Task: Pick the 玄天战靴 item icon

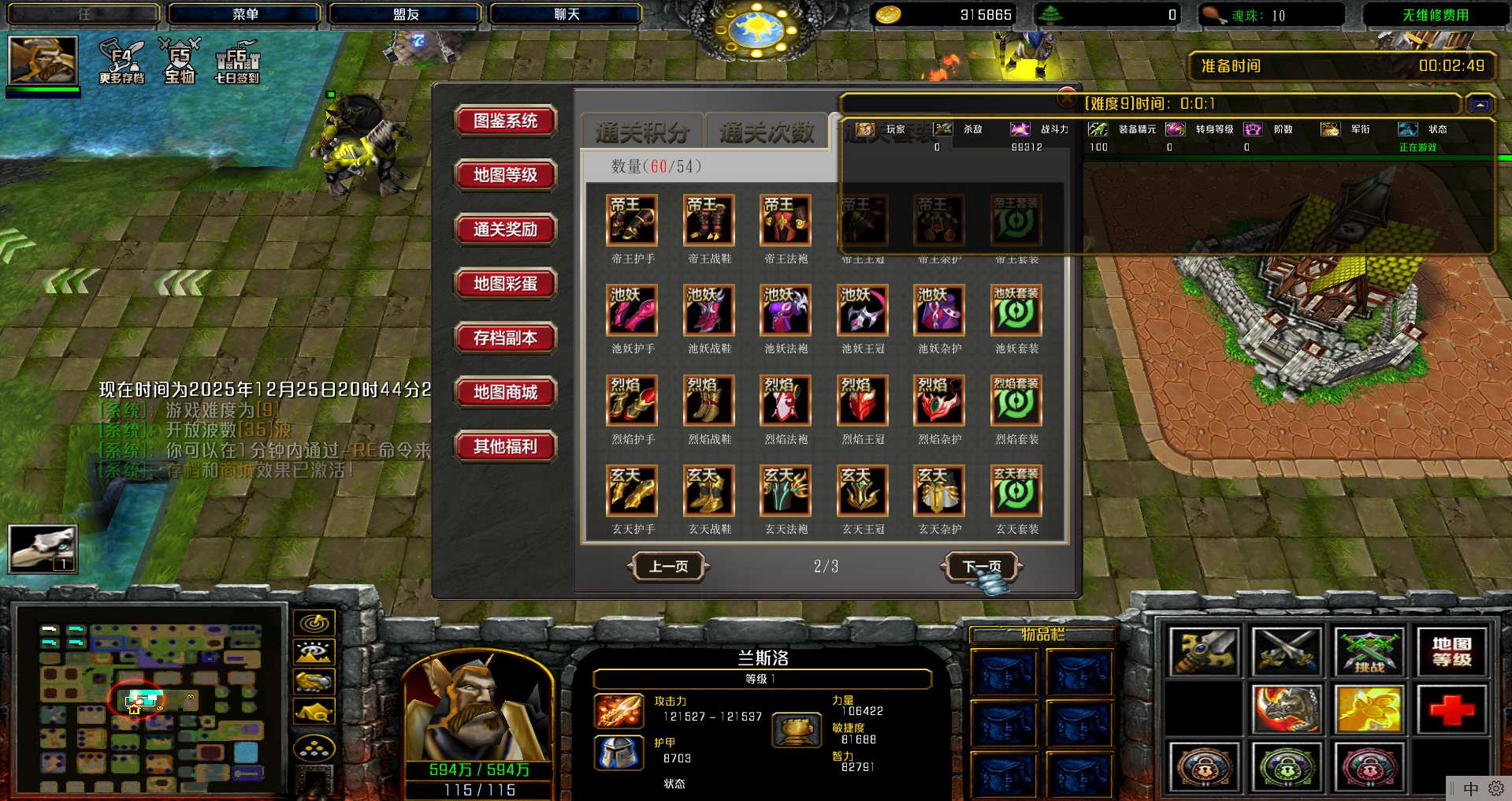Action: click(709, 490)
